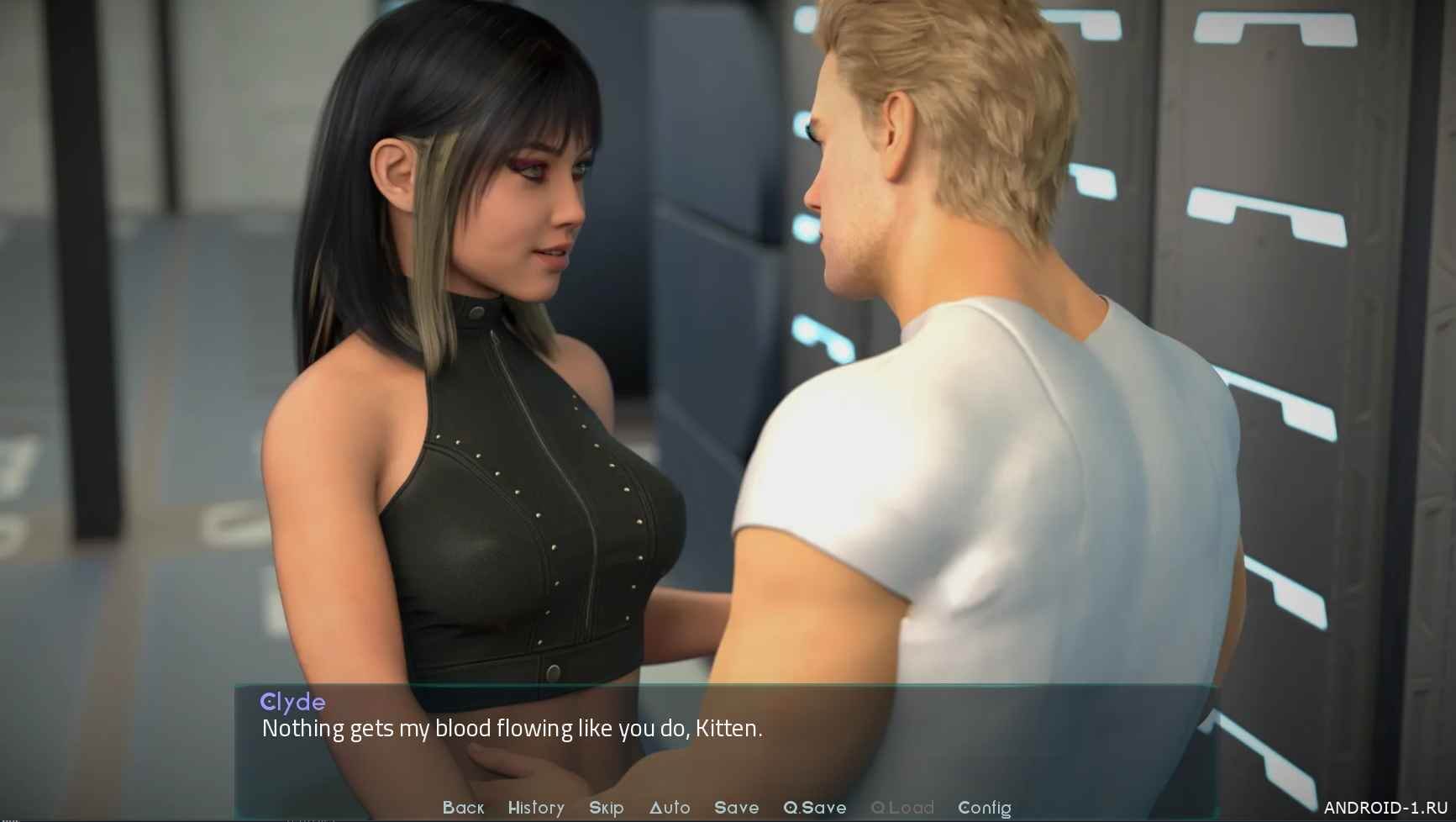This screenshot has width=1456, height=822.
Task: Click Clyde's dialogue box to continue
Action: pyautogui.click(x=726, y=740)
